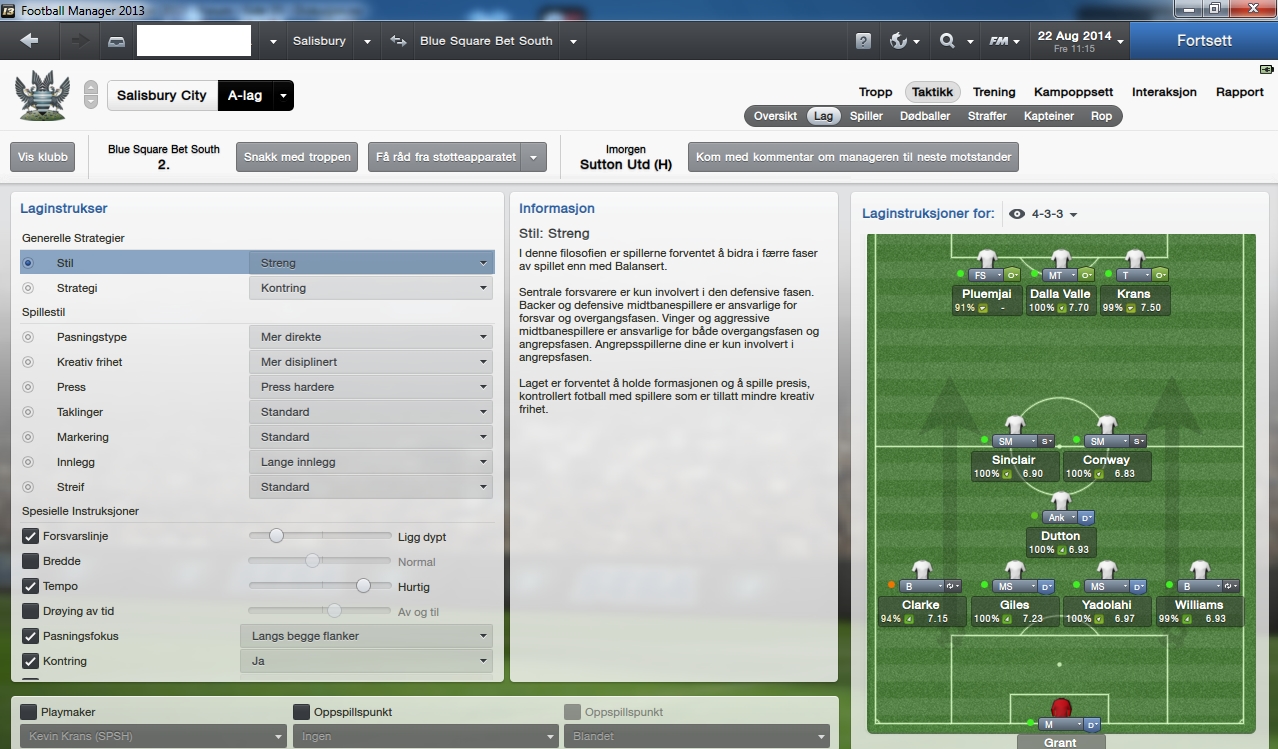Screen dimensions: 1278x749
Task: Click Snakk med troppen button
Action: pyautogui.click(x=296, y=157)
